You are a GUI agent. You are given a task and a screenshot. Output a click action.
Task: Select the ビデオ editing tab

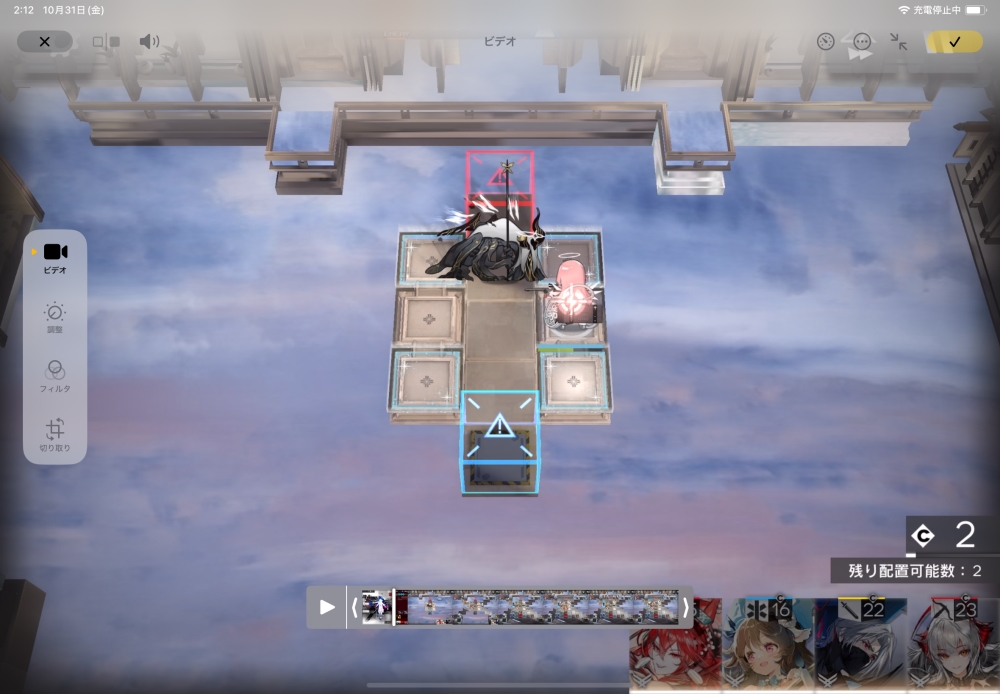tap(55, 257)
